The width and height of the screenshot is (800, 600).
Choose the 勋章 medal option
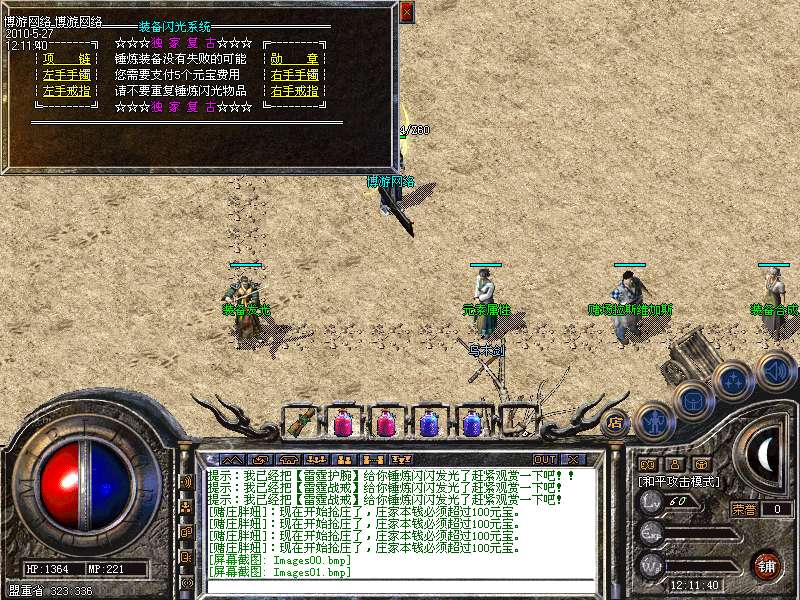294,59
